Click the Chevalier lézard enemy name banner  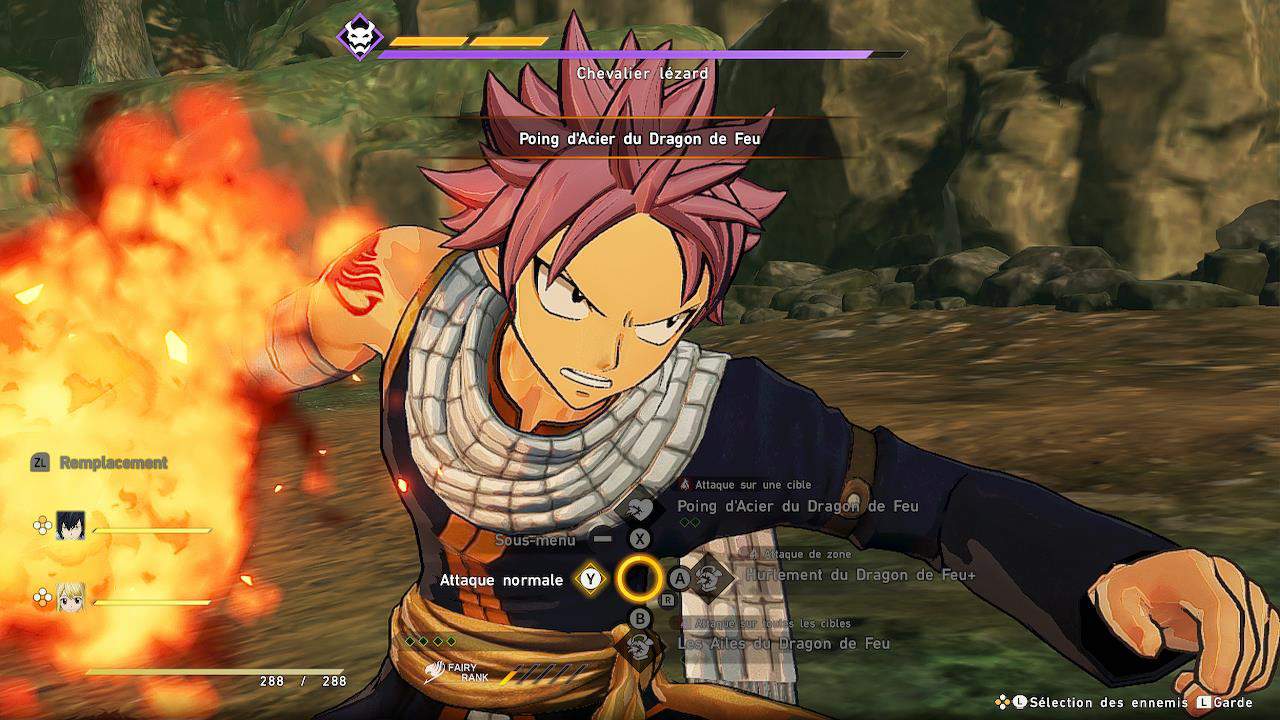point(640,73)
